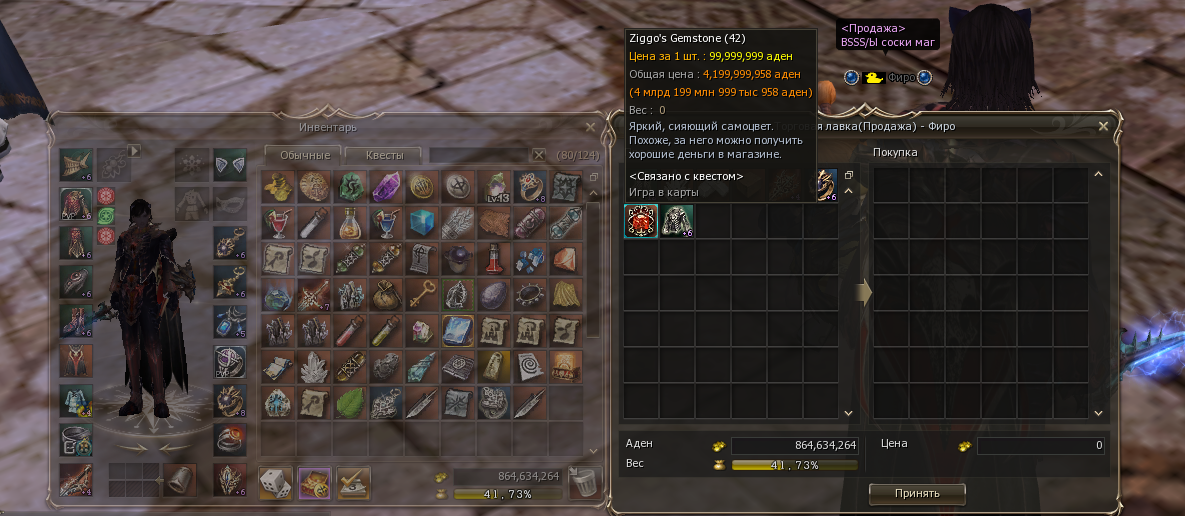
Task: Pick the purple crystal item in inventory
Action: click(385, 186)
